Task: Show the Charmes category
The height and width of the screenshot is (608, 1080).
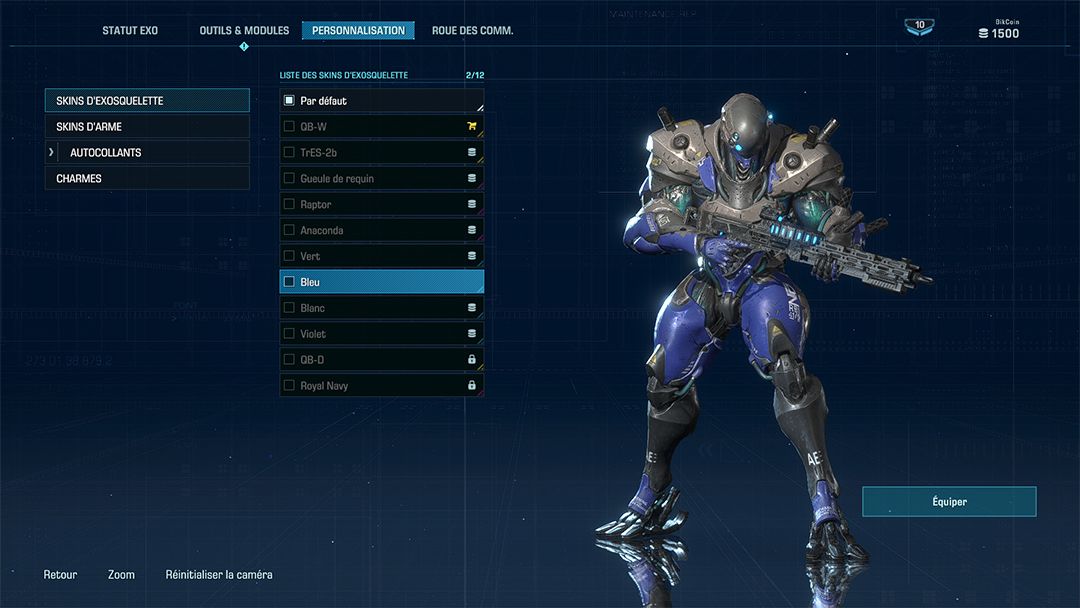Action: (x=147, y=179)
